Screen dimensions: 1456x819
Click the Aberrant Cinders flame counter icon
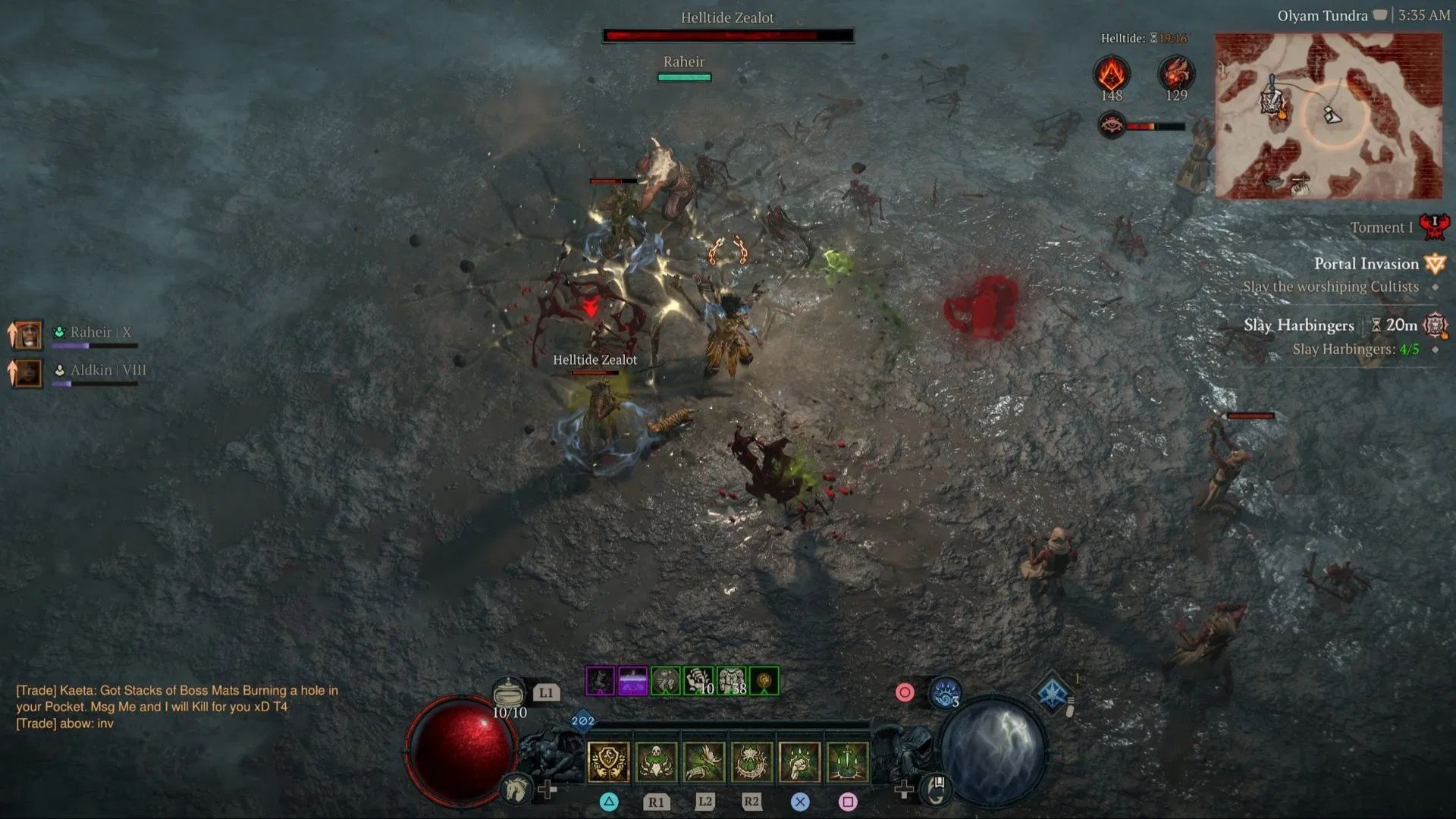click(x=1111, y=76)
